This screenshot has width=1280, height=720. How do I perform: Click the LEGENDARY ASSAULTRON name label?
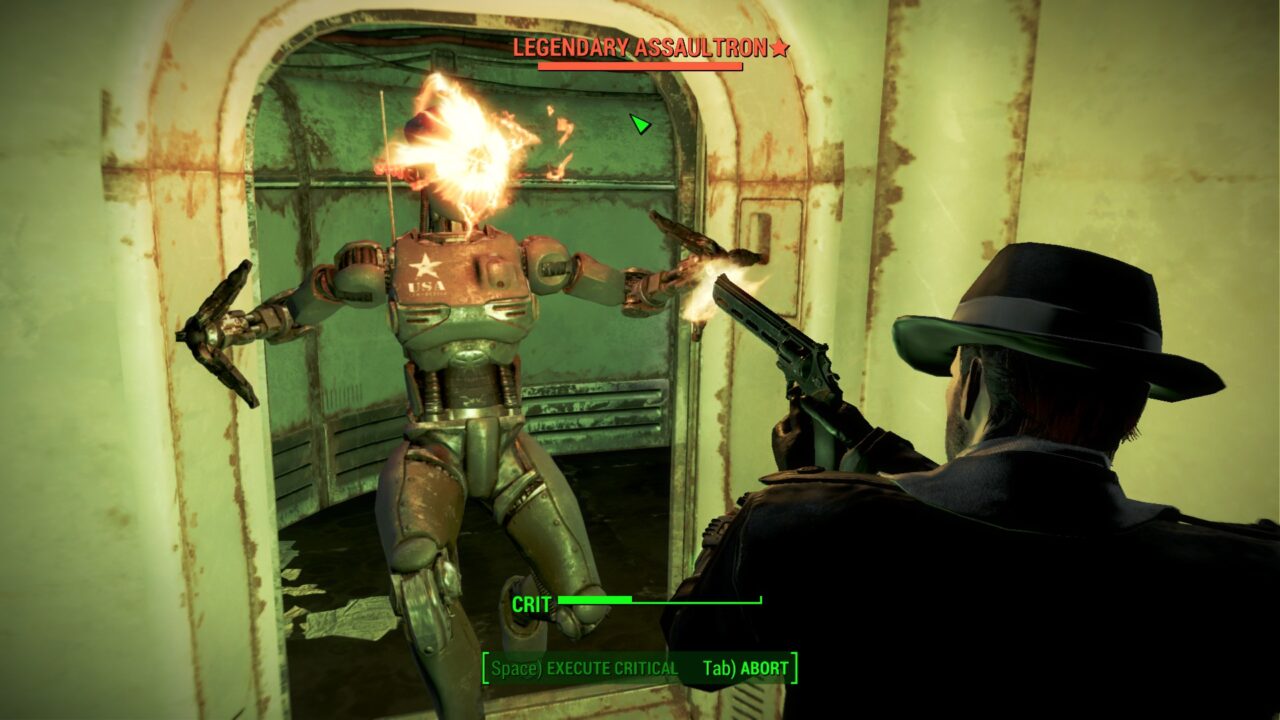[x=640, y=45]
